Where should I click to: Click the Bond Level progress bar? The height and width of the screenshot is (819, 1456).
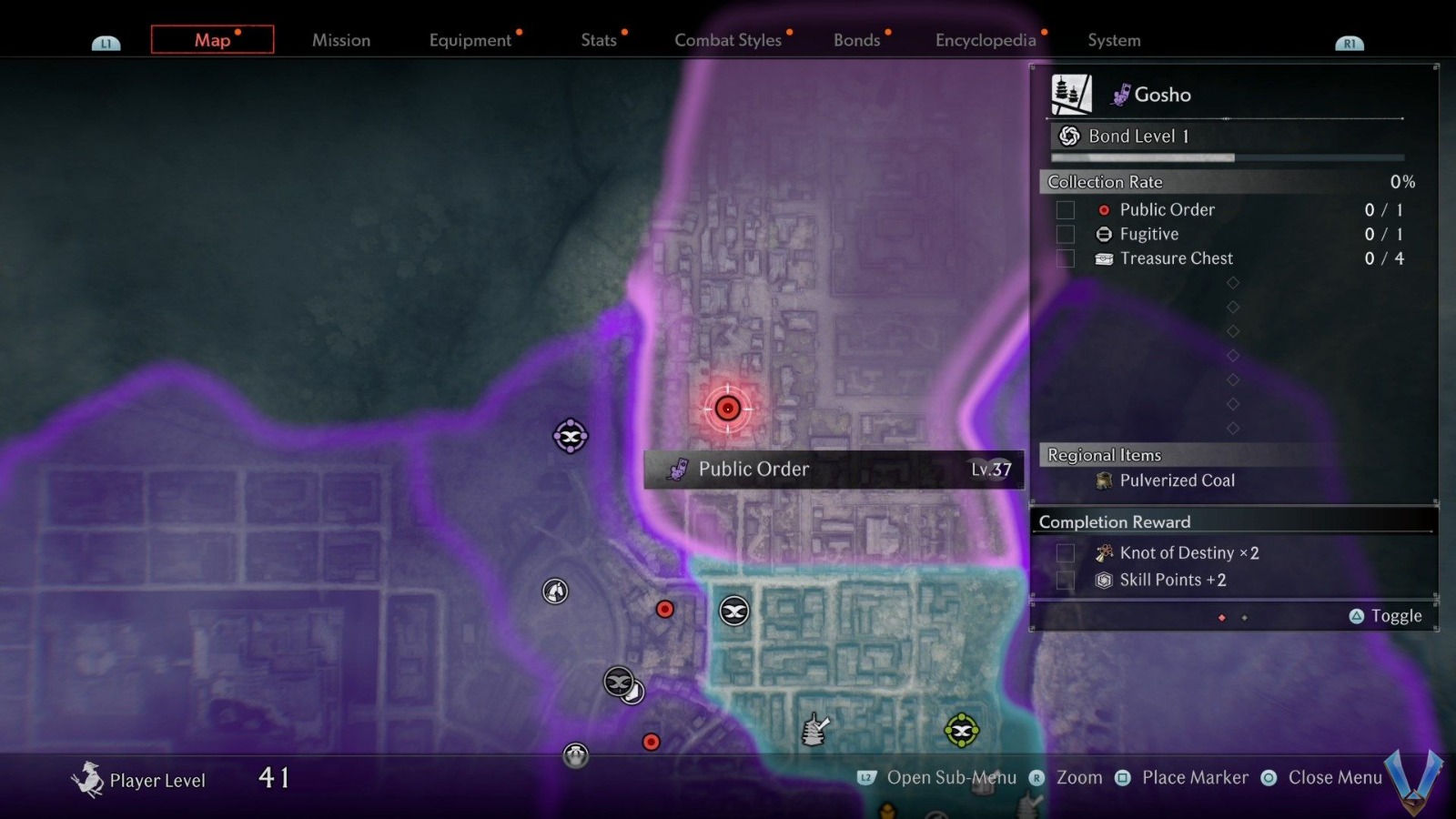coord(1228,157)
